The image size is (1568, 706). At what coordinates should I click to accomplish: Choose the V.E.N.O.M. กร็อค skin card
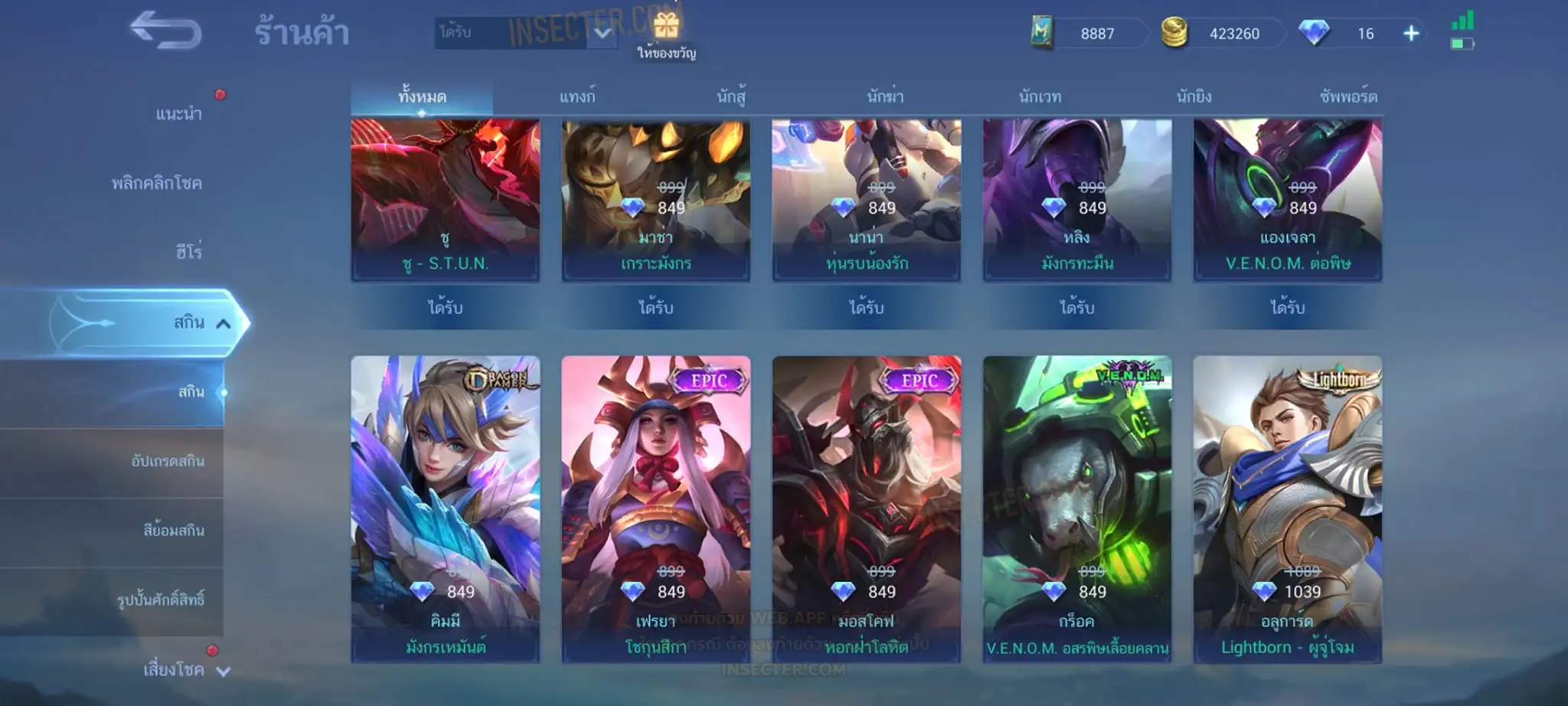point(1076,508)
